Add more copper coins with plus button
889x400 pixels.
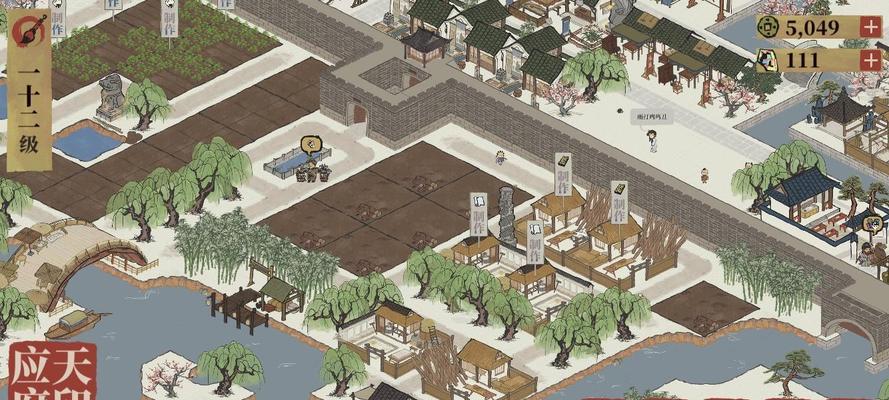pyautogui.click(x=871, y=27)
